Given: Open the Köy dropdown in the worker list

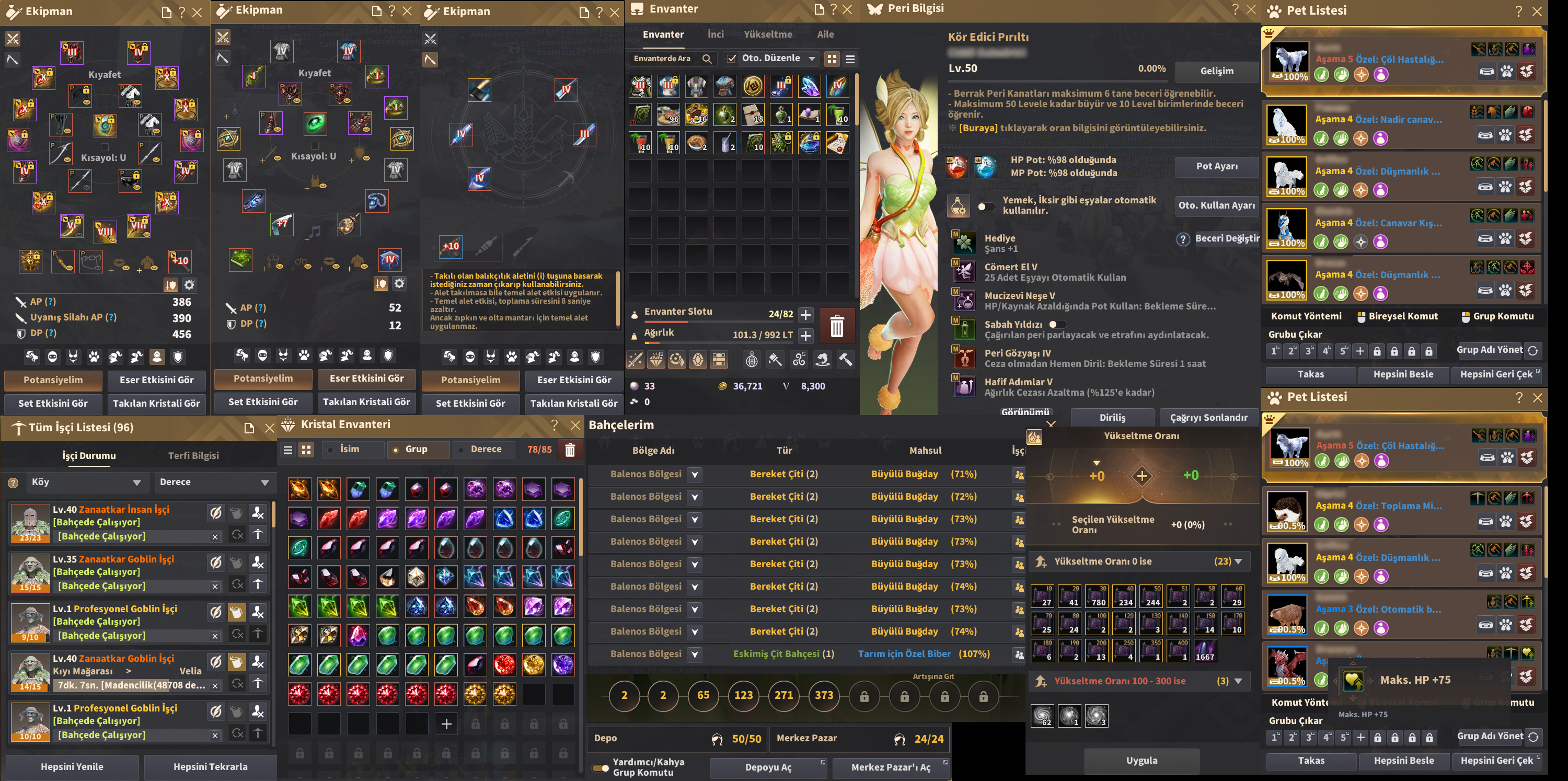Looking at the screenshot, I should (88, 482).
